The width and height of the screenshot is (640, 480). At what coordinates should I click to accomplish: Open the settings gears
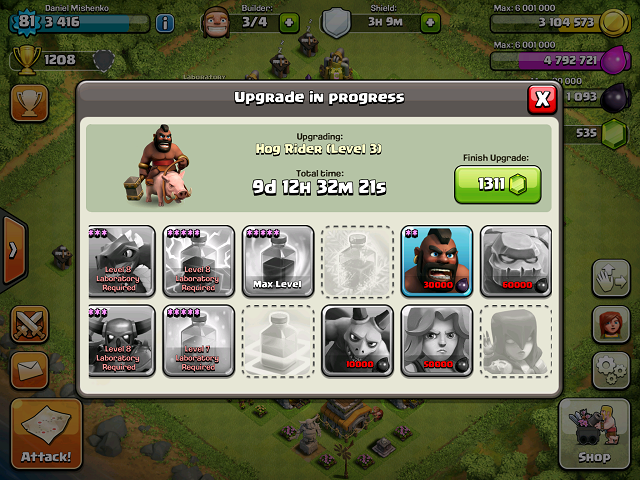610,369
